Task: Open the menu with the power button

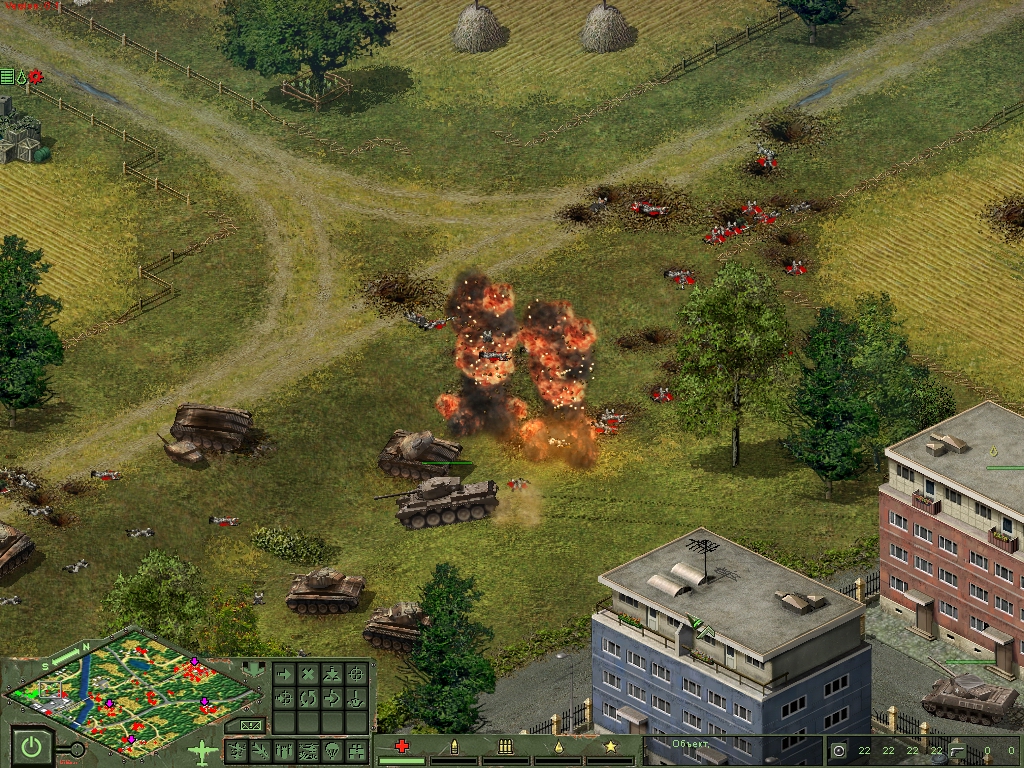Action: point(33,746)
